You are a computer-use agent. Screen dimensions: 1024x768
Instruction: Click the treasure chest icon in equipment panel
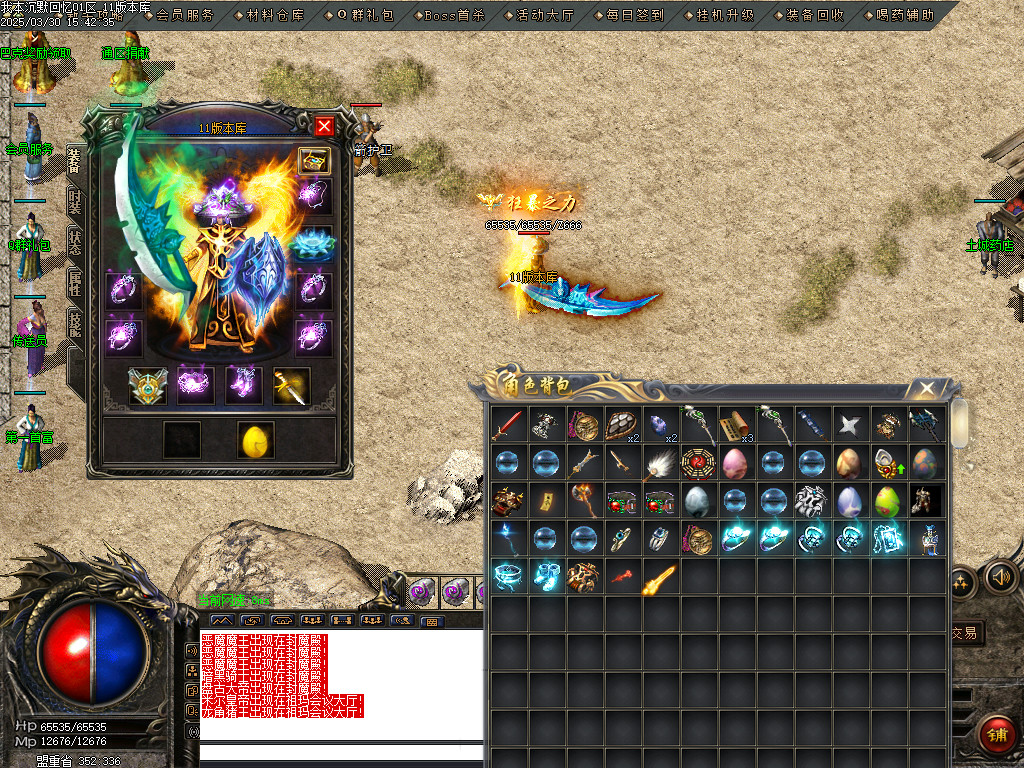coord(314,162)
